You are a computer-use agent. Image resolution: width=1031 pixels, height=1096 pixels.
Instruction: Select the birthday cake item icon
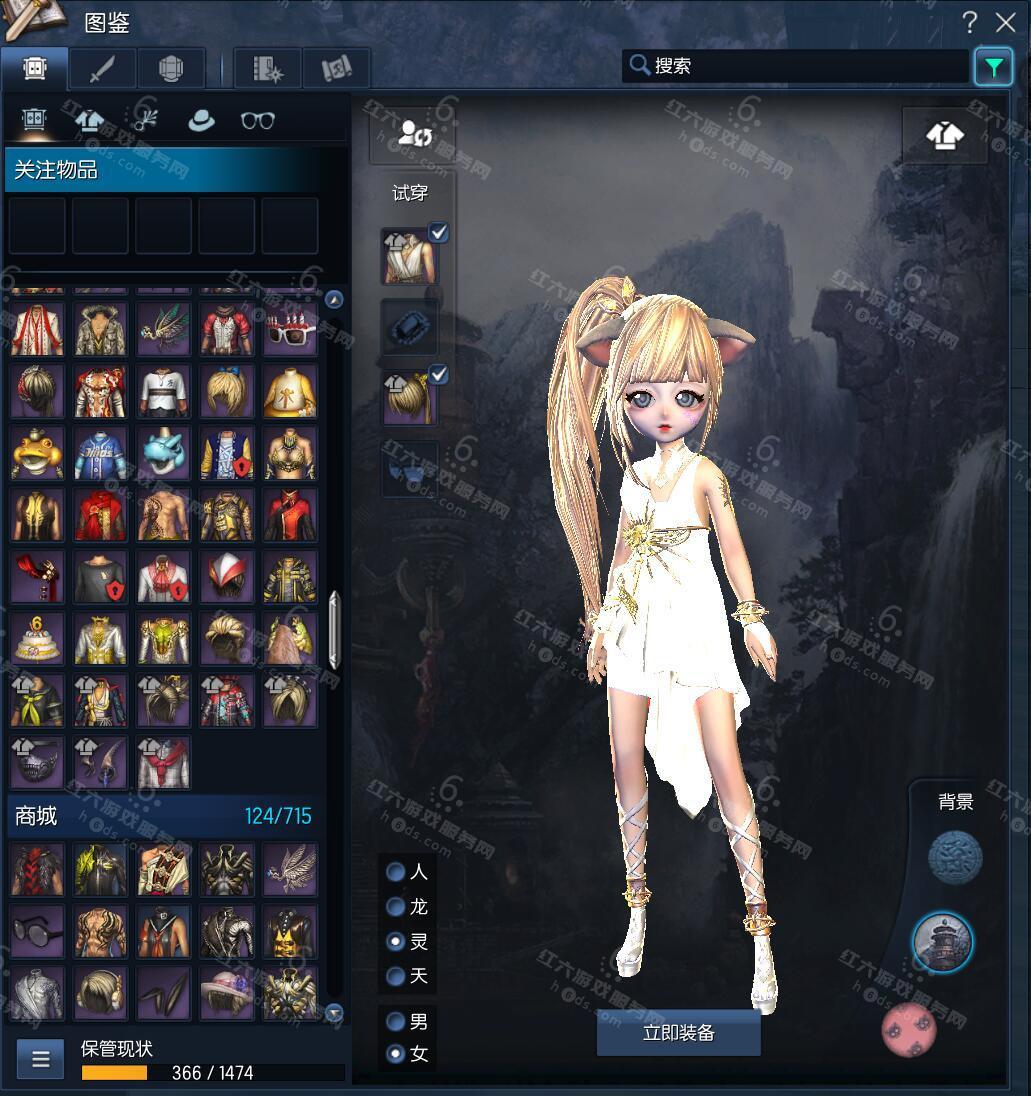click(x=37, y=639)
